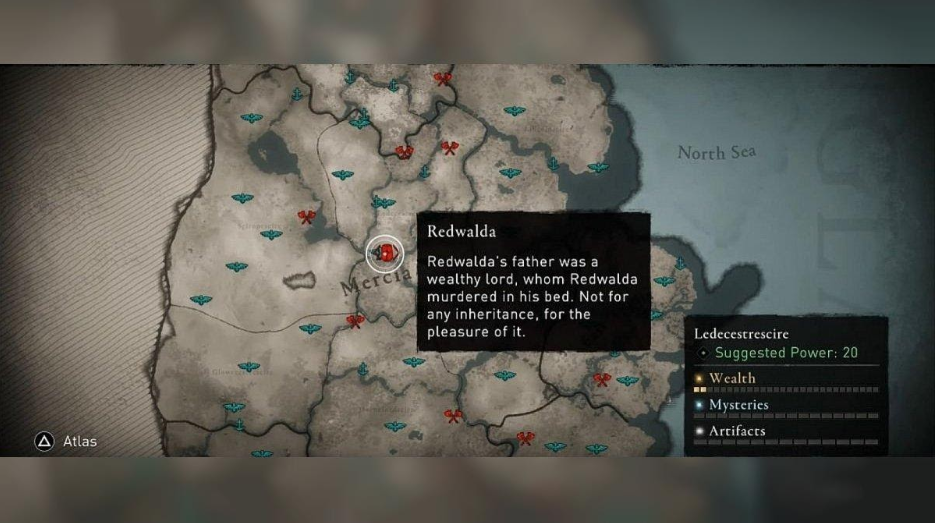The width and height of the screenshot is (935, 523).
Task: Click the red crossed-axes marker below the Mercia label
Action: point(355,321)
